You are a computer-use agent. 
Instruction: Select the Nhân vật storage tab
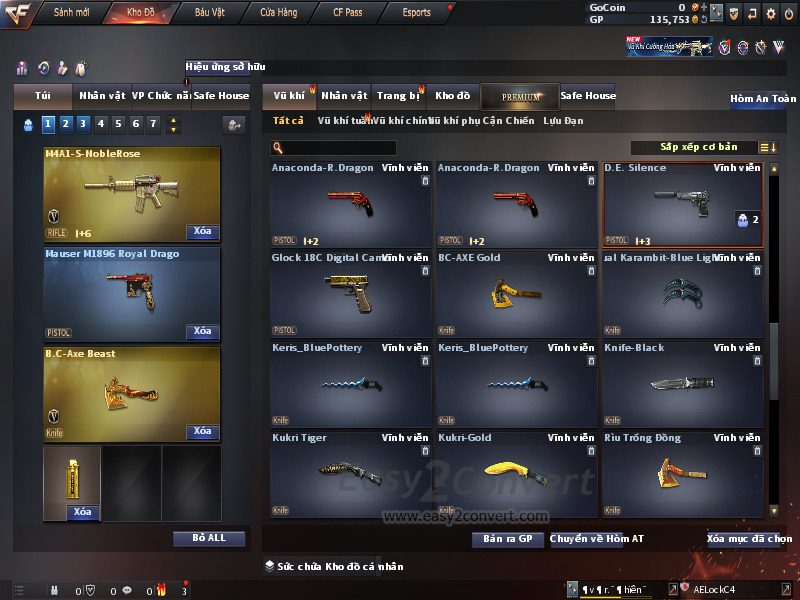click(x=344, y=96)
